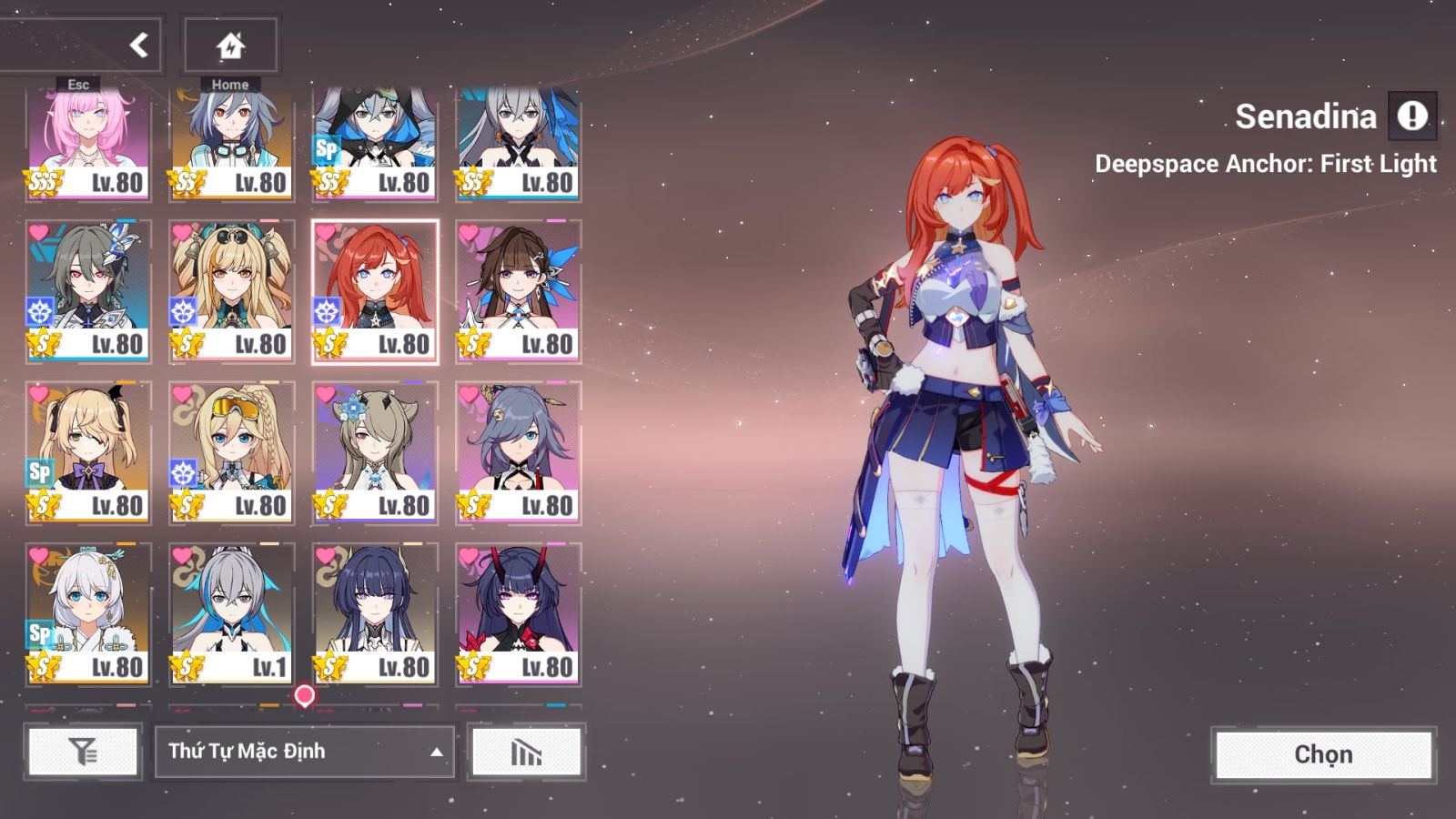Click the Home lightning icon at top

pos(230,44)
